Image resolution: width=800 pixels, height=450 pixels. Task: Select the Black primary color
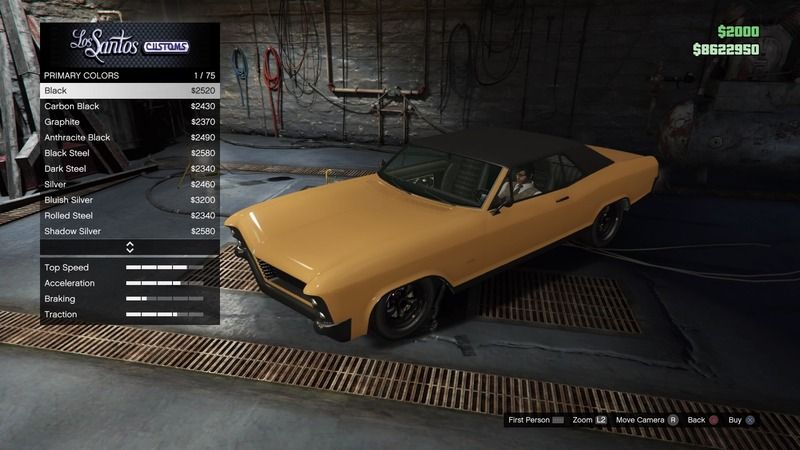129,91
